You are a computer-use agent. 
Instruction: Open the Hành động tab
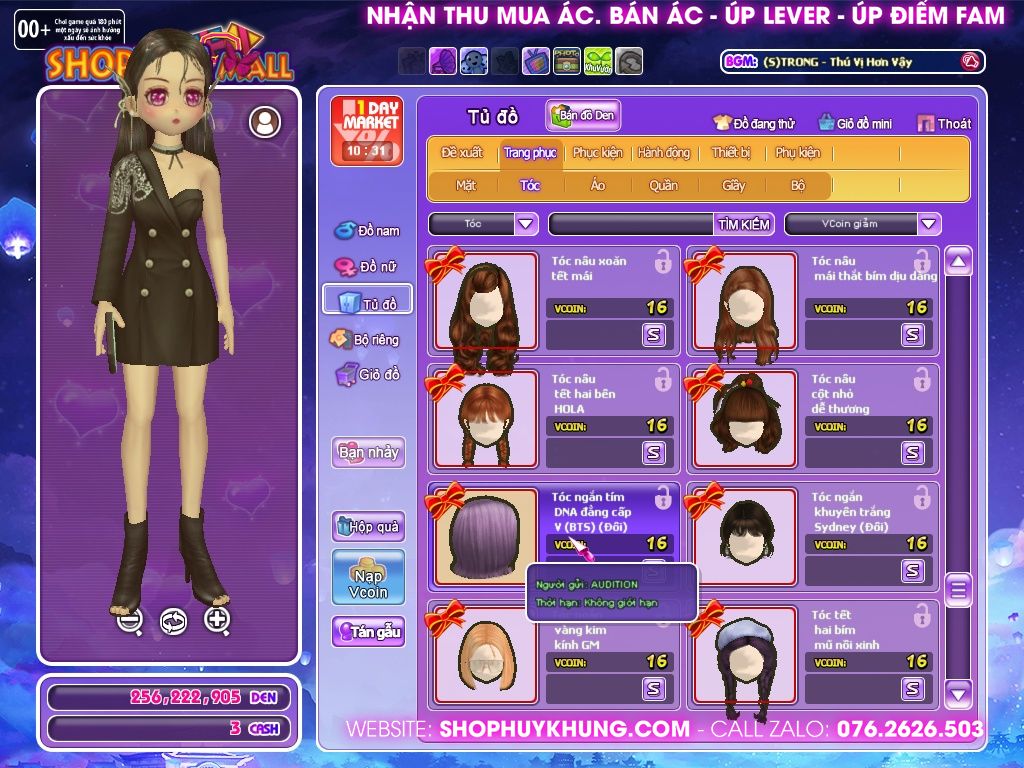click(663, 153)
